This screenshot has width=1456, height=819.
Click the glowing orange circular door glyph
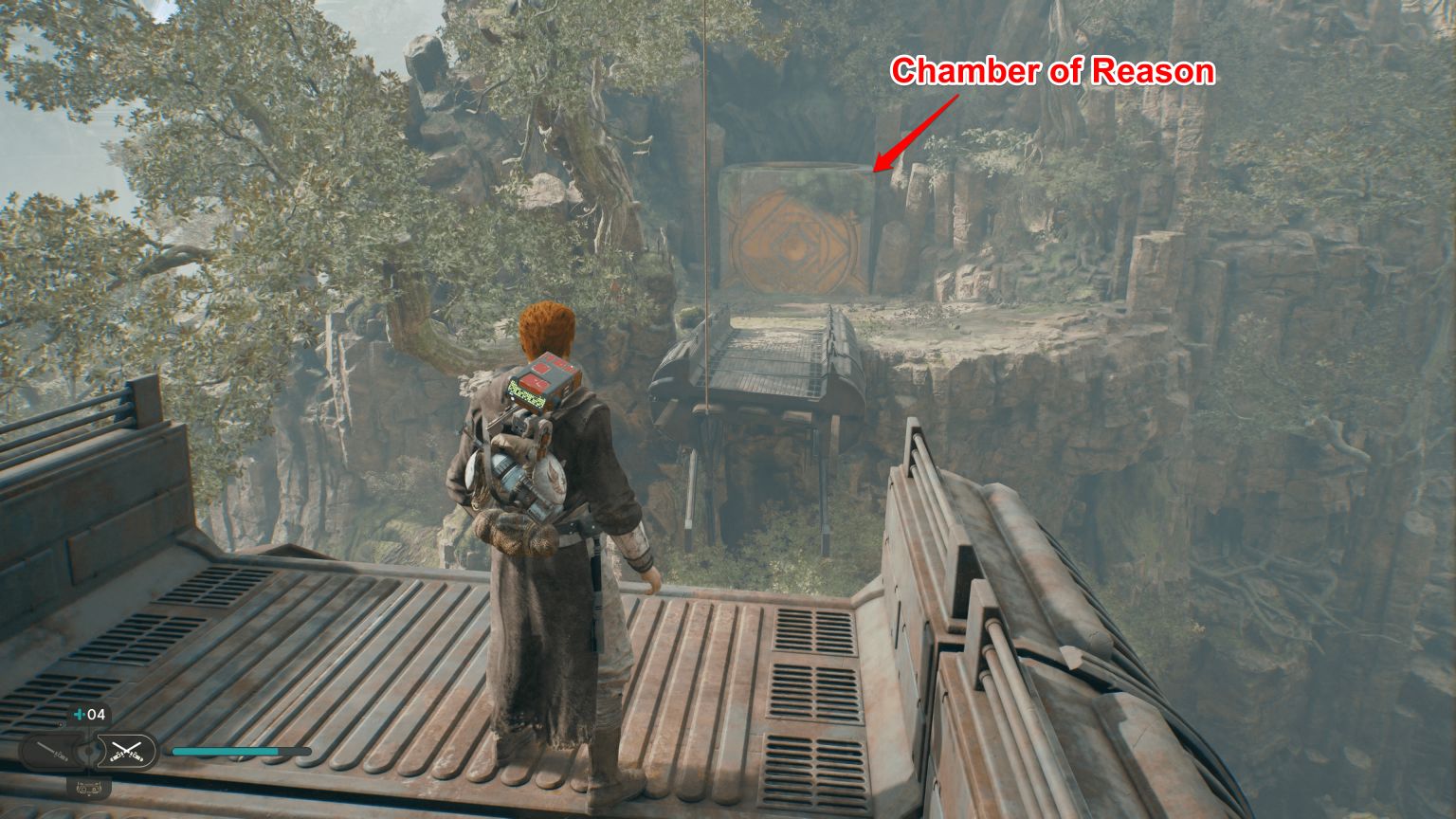792,248
